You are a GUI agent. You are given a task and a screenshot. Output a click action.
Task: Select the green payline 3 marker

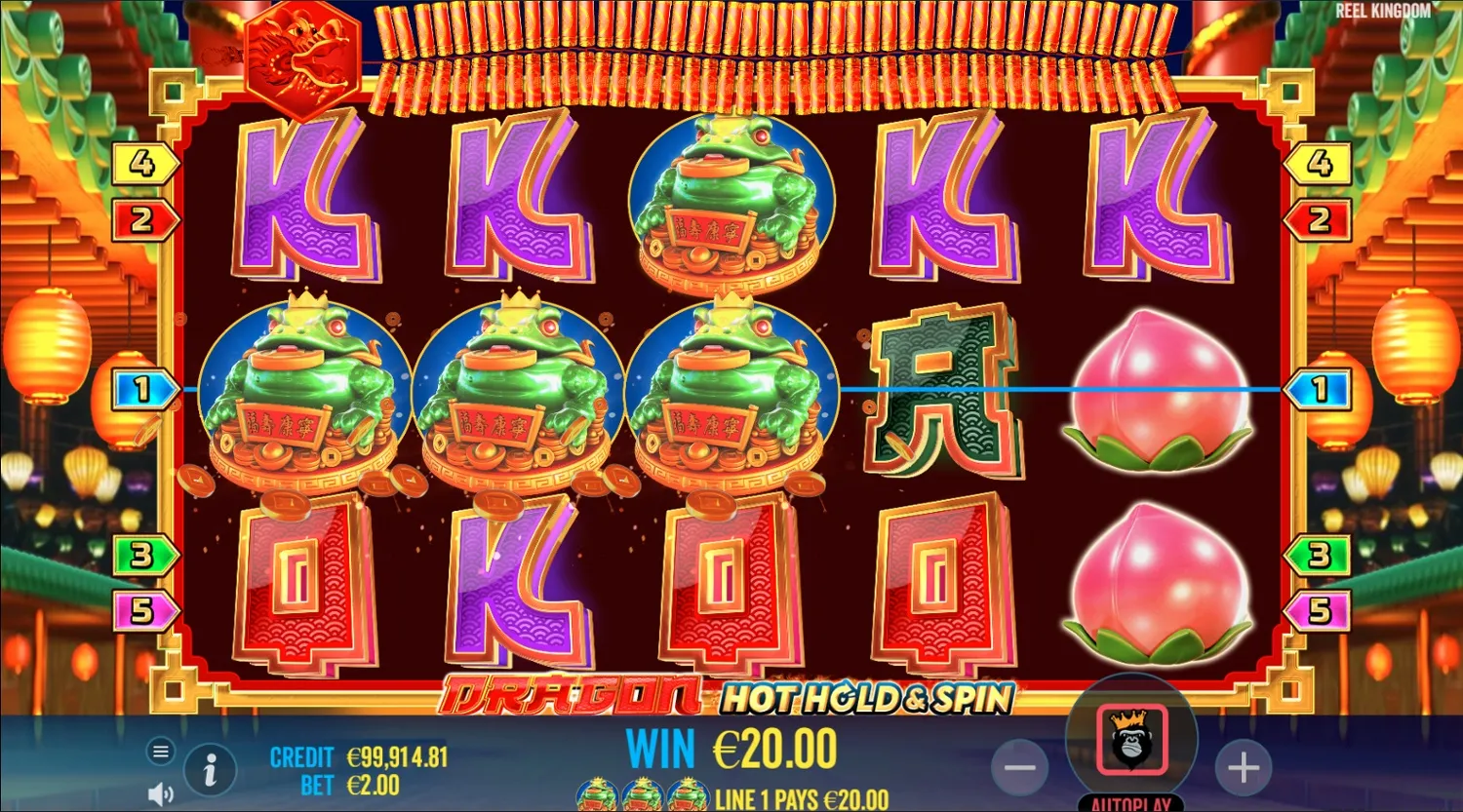142,553
